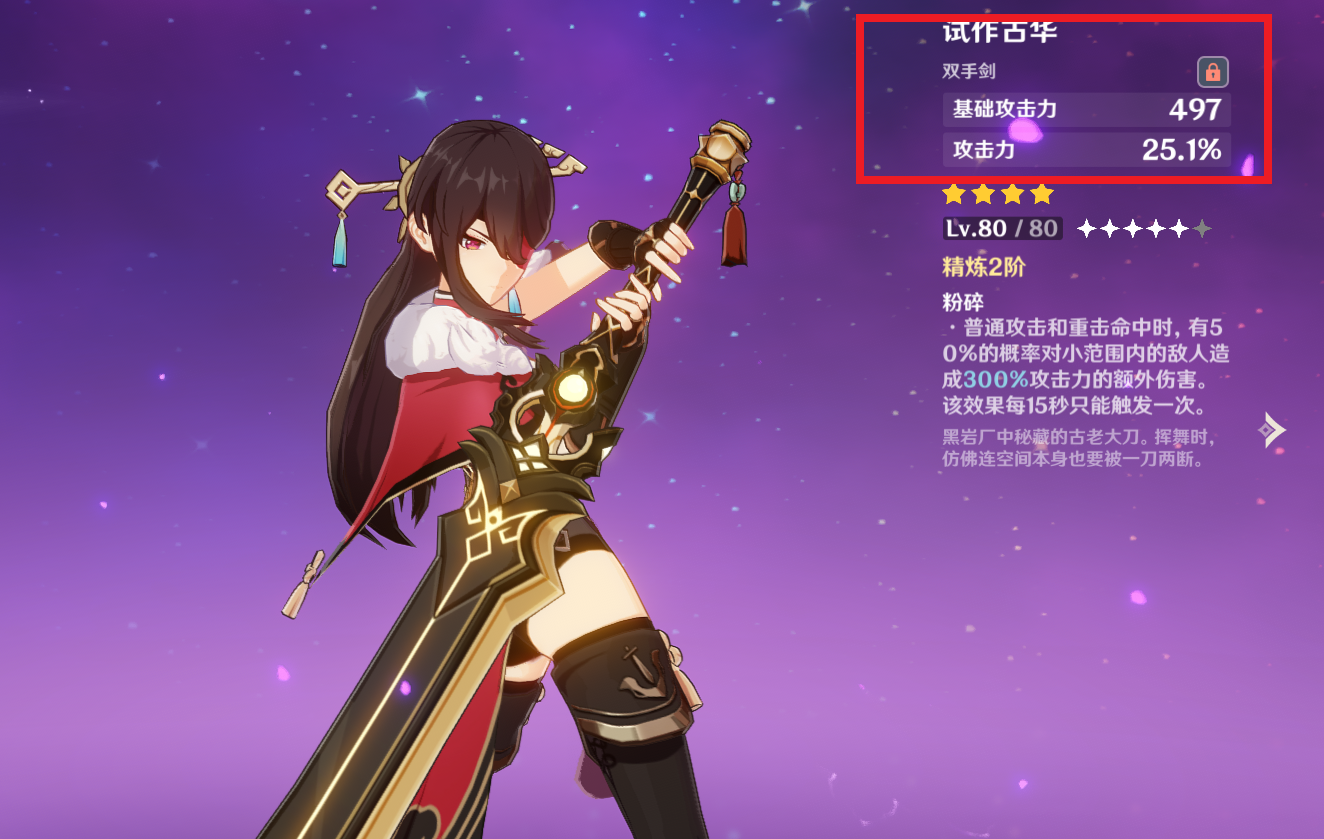Select the Lv.80 / 80 level badge
Image resolution: width=1324 pixels, height=839 pixels.
(x=1001, y=228)
